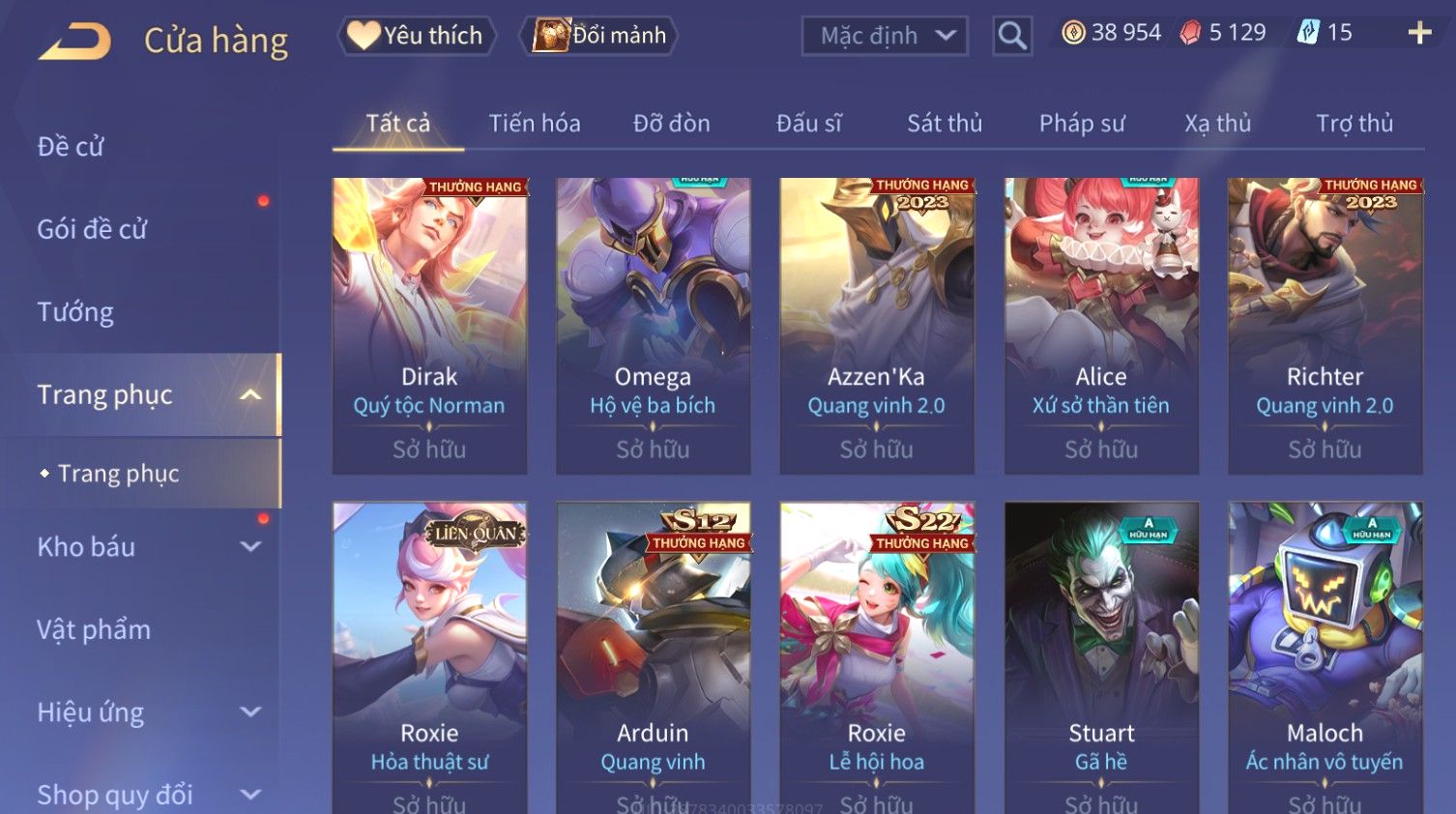This screenshot has height=814, width=1456.
Task: Open the Yêu thích favorites filter
Action: point(417,36)
